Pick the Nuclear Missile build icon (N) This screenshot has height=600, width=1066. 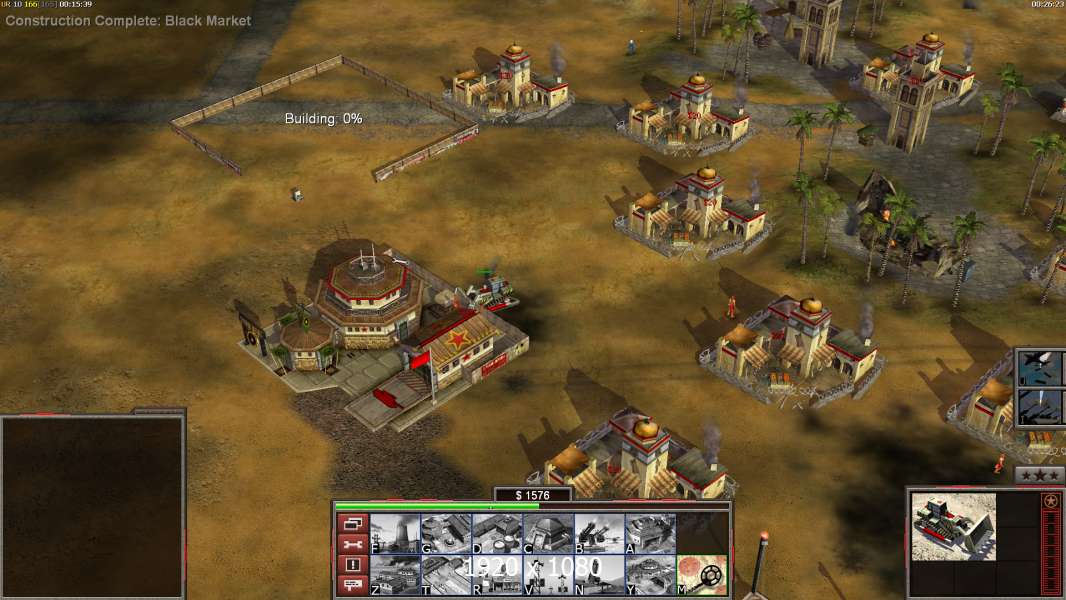point(599,574)
